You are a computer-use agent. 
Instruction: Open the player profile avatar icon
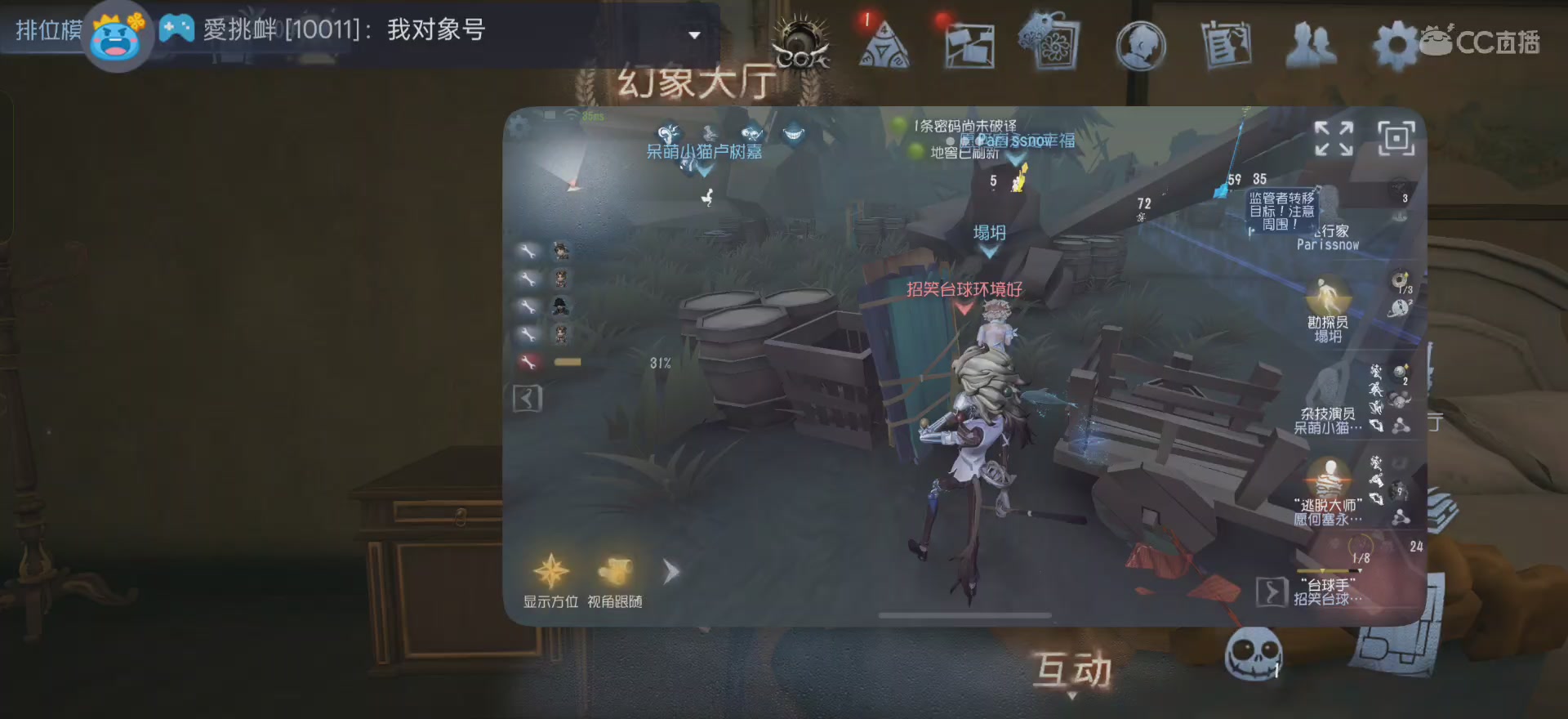pyautogui.click(x=1141, y=45)
